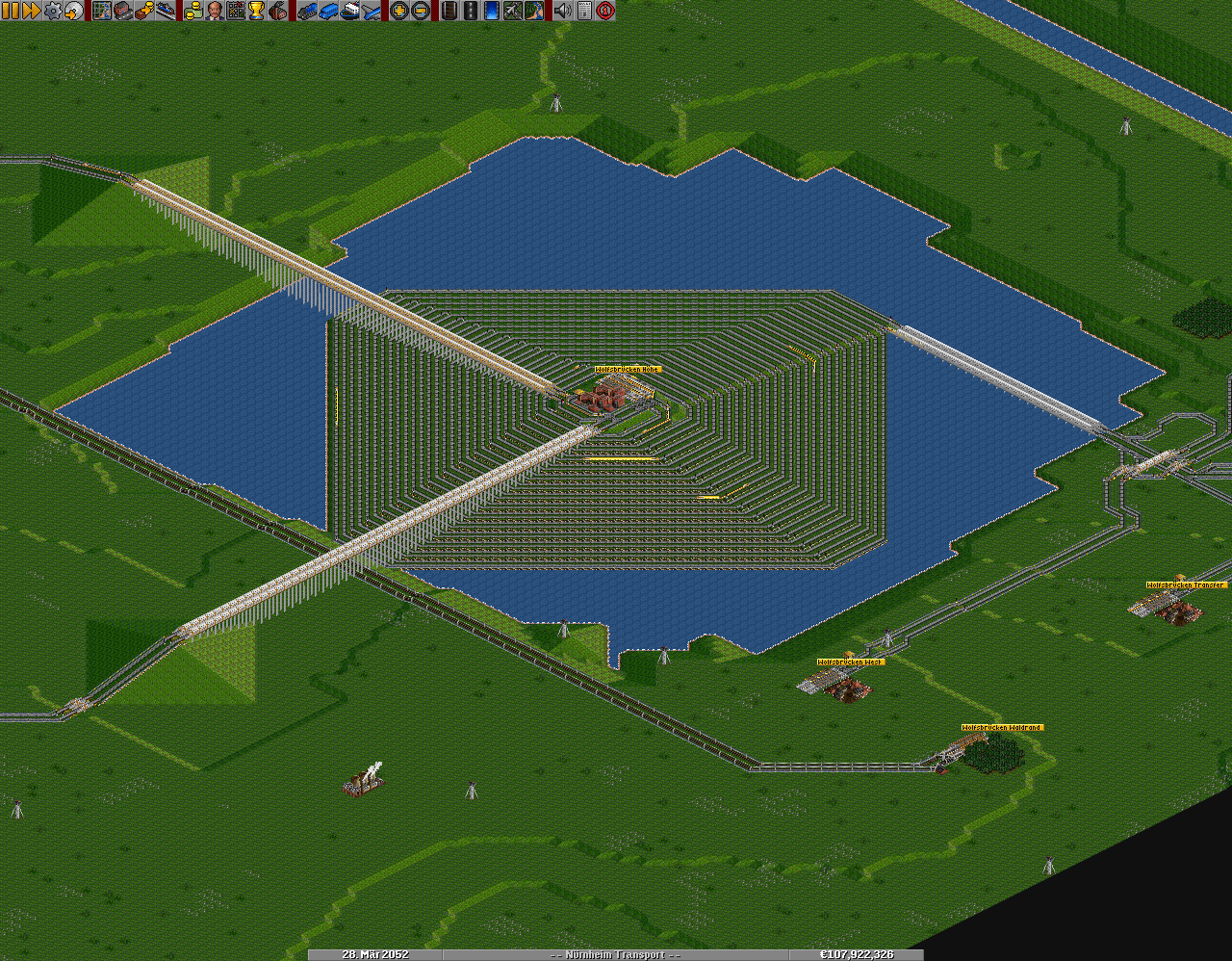The height and width of the screenshot is (961, 1232).
Task: Select the railway construction tool
Action: 449,11
